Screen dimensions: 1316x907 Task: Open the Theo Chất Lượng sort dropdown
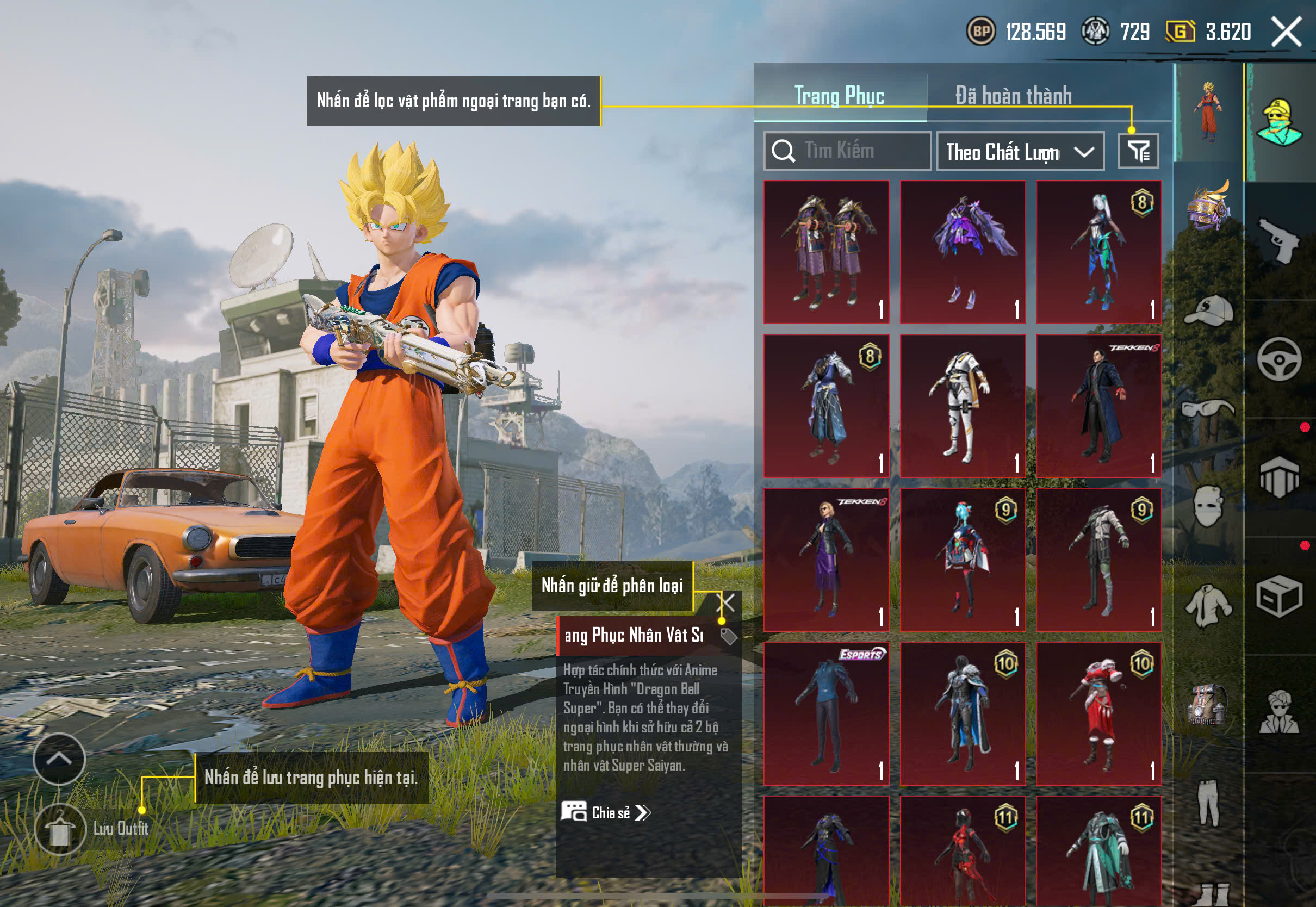point(1020,152)
